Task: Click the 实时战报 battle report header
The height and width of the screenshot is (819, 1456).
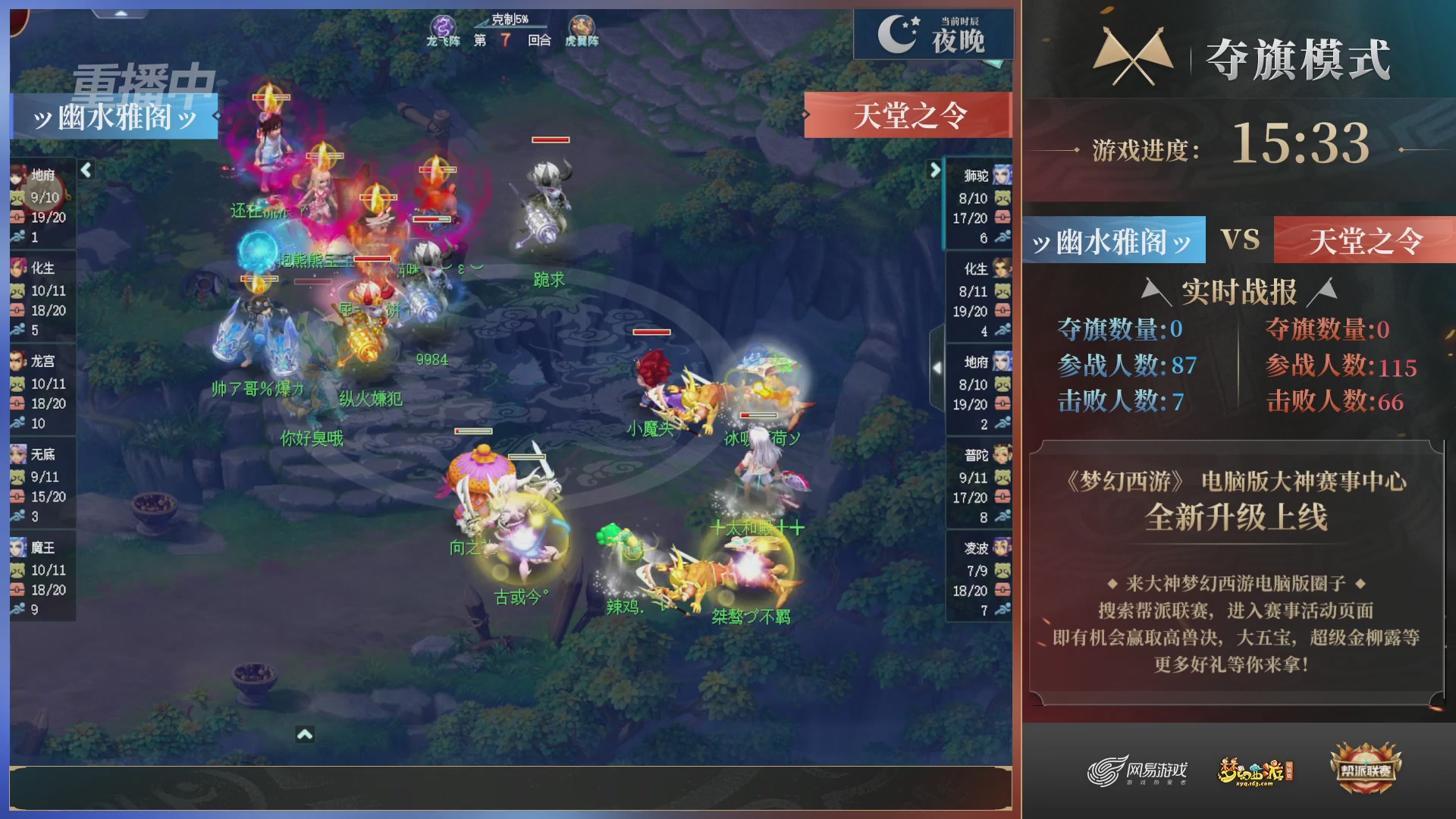Action: click(1239, 288)
